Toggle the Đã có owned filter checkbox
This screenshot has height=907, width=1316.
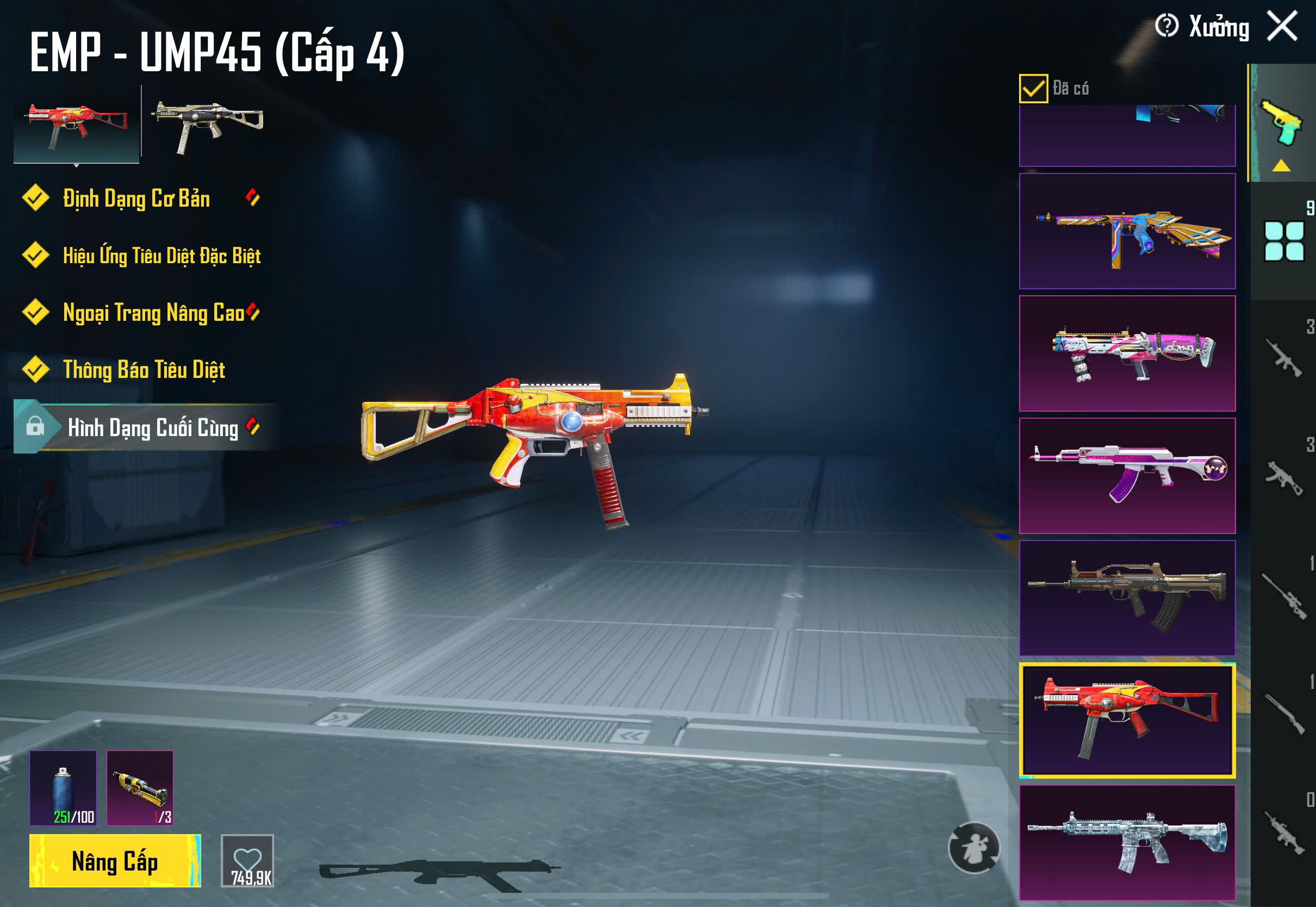(1033, 89)
